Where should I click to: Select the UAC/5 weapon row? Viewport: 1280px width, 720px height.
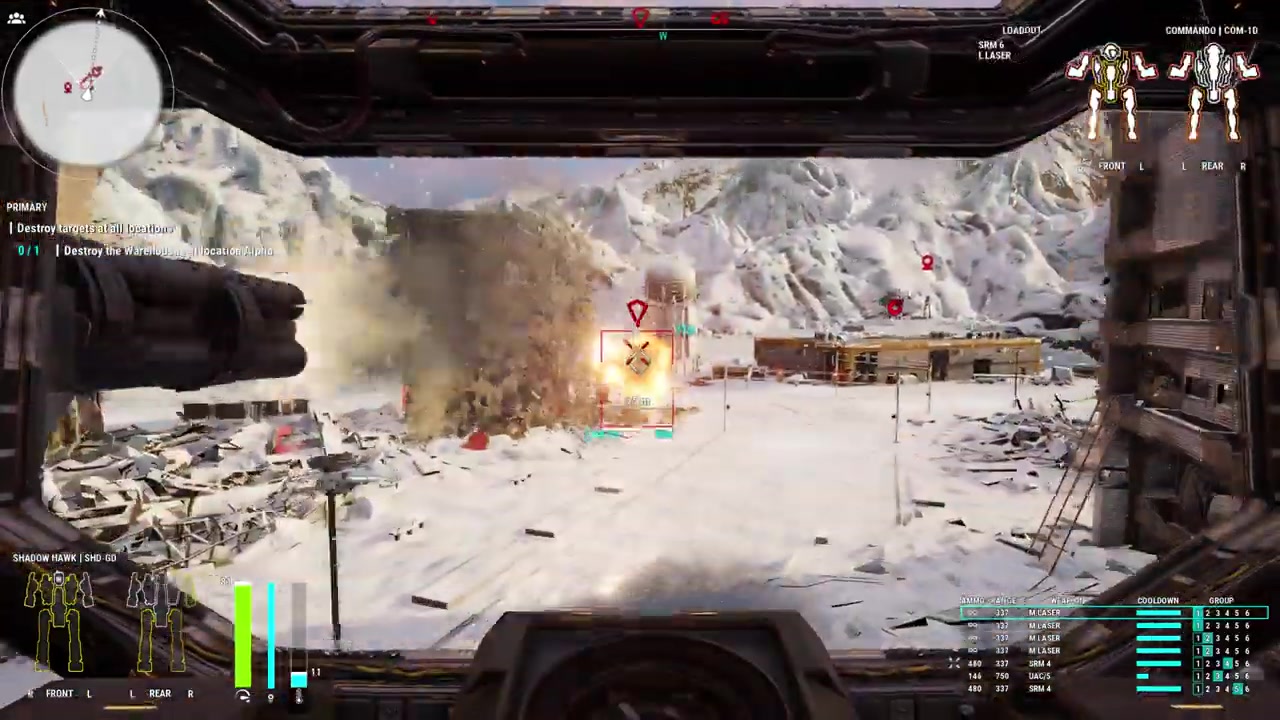click(x=1040, y=676)
